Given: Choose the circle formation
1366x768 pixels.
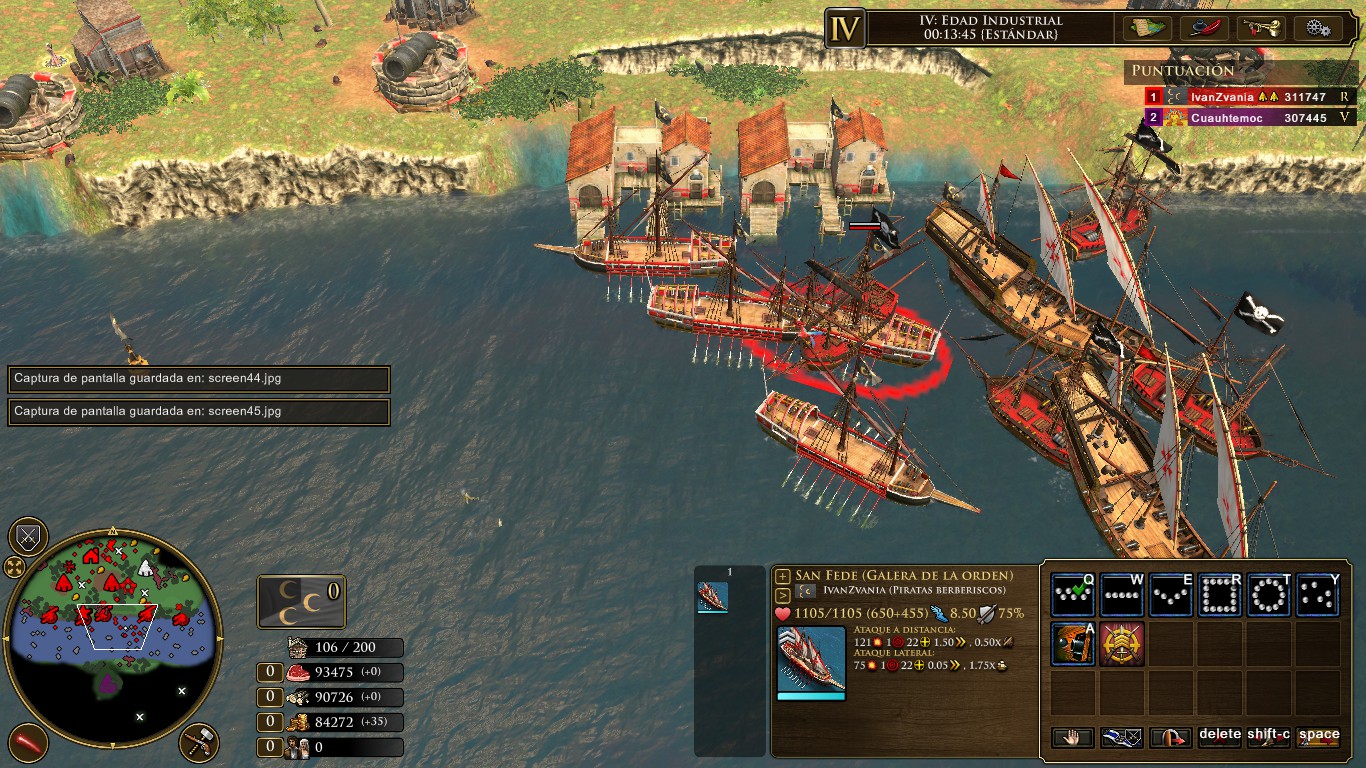Looking at the screenshot, I should [1269, 595].
